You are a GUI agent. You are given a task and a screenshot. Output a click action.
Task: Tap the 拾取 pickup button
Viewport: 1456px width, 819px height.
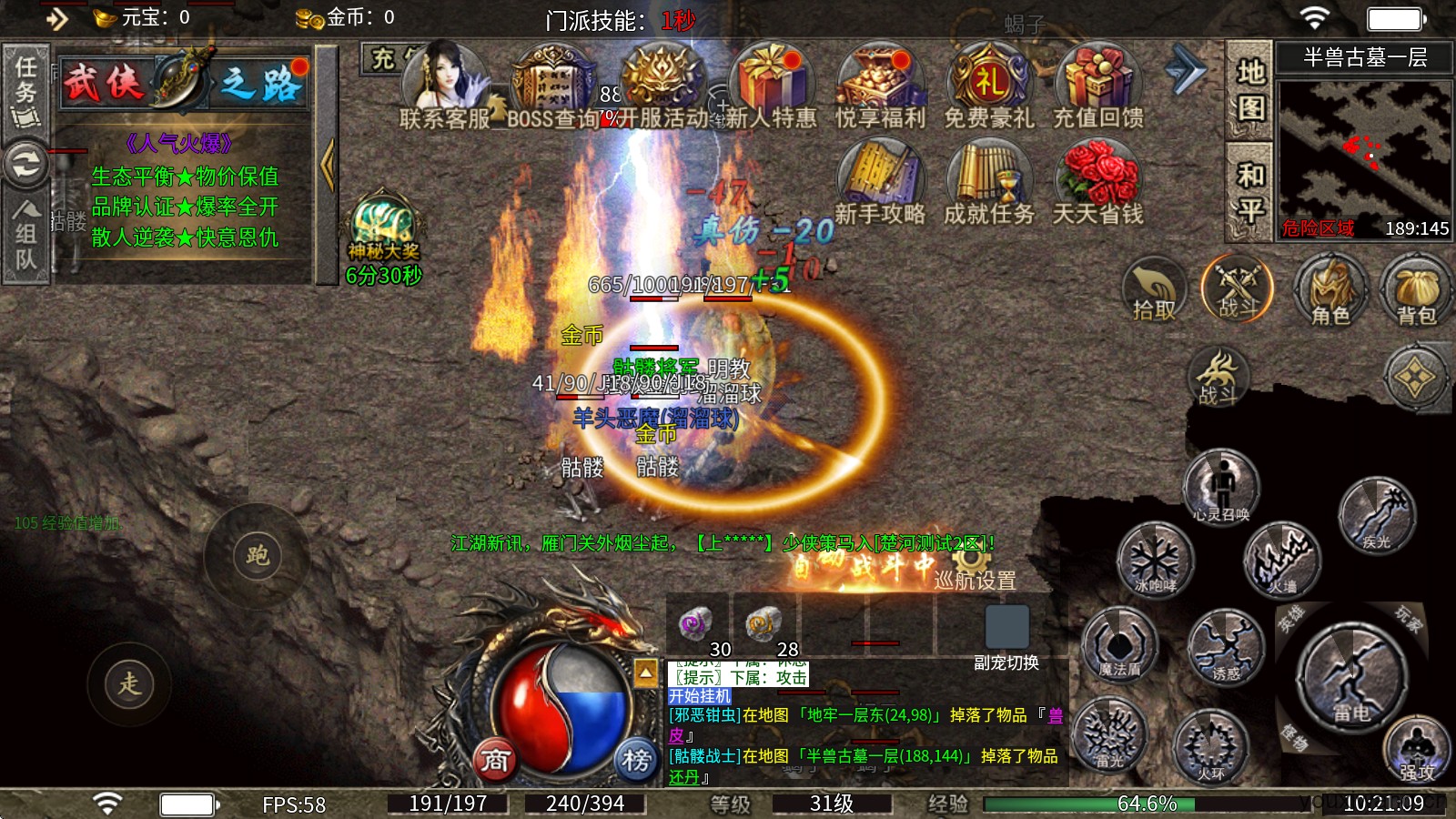(1154, 290)
